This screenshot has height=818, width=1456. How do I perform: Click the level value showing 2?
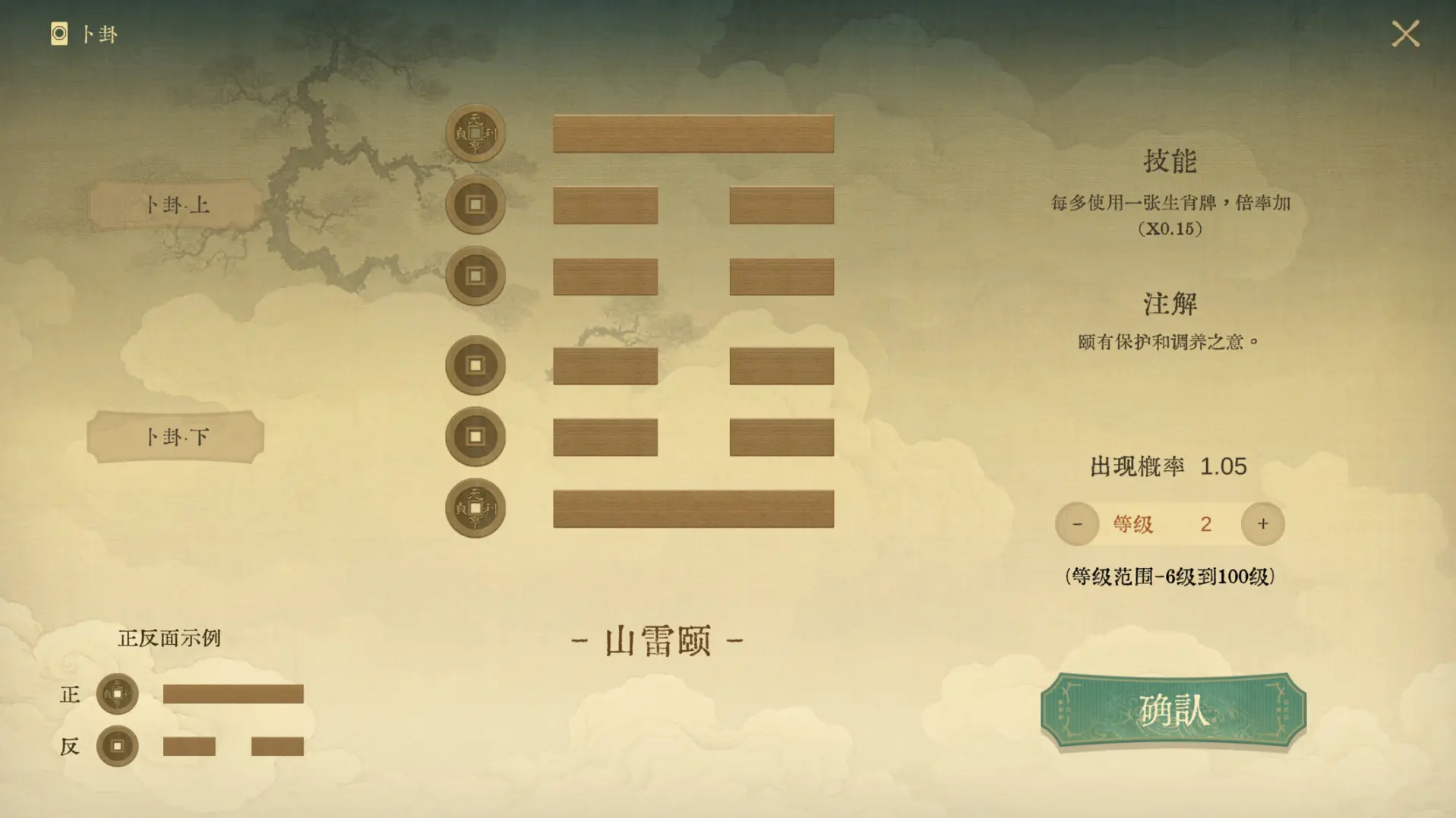(x=1205, y=523)
